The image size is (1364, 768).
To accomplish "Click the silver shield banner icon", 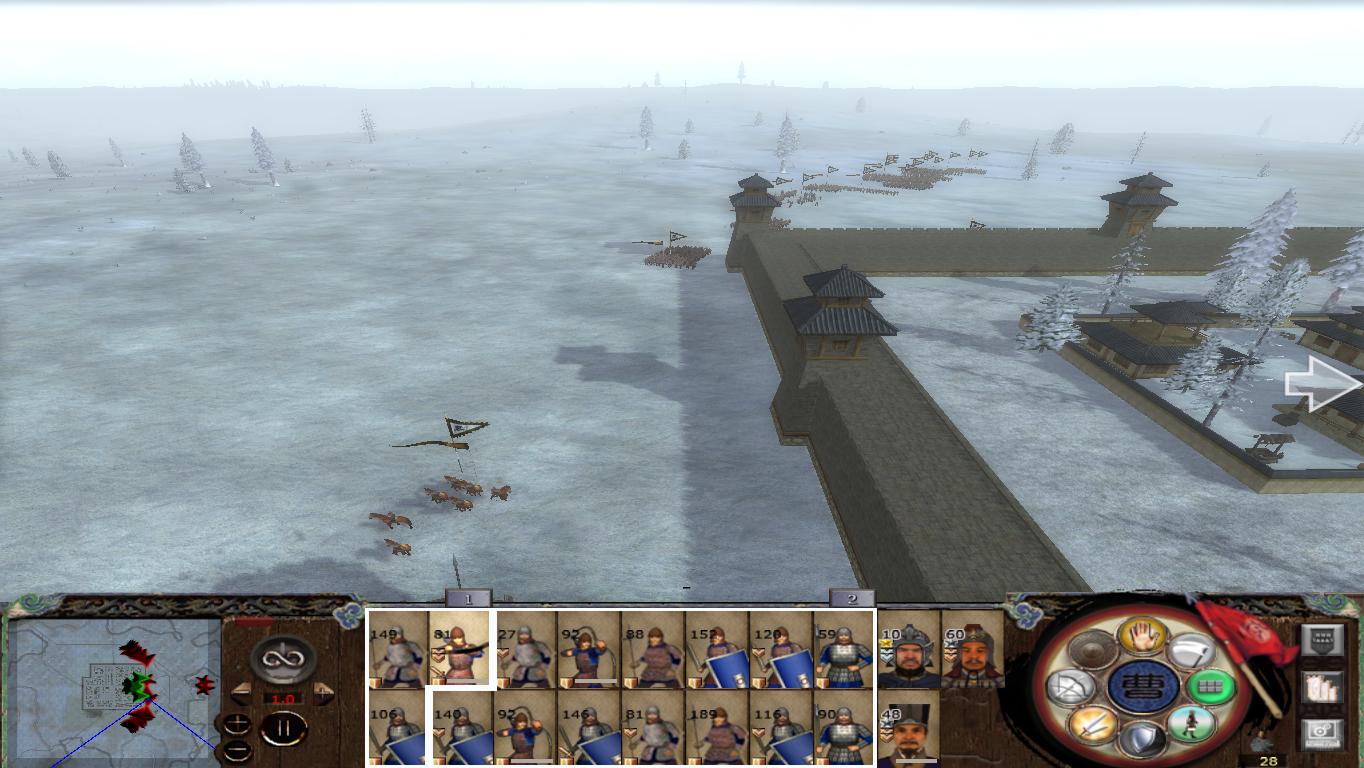I will click(x=1324, y=640).
